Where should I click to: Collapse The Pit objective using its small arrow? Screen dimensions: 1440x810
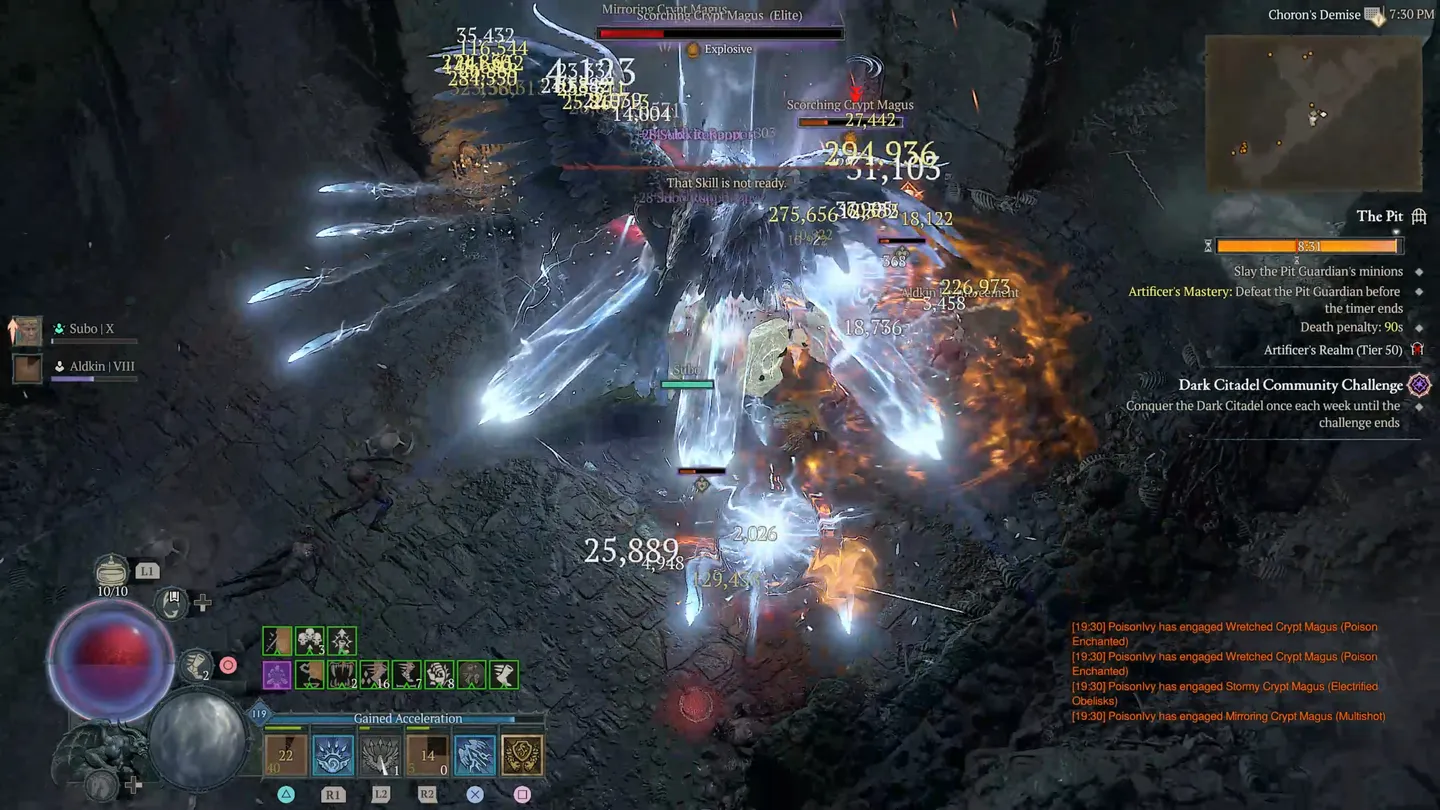pyautogui.click(x=1396, y=231)
